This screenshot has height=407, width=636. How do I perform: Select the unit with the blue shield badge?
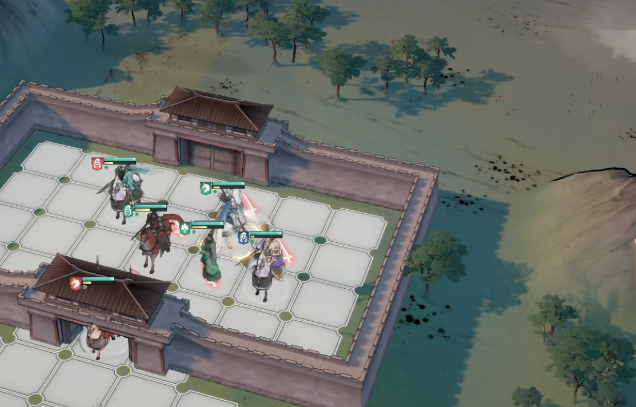[264, 264]
